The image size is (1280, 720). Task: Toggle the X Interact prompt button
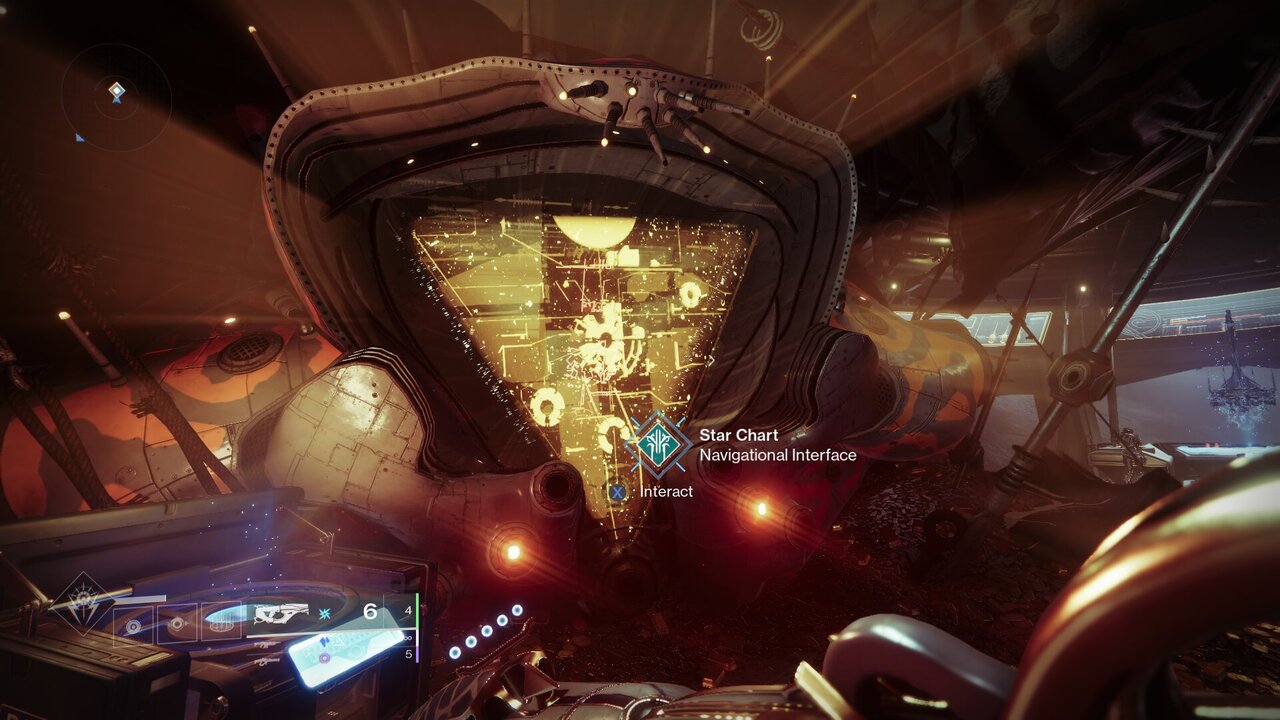(x=619, y=491)
